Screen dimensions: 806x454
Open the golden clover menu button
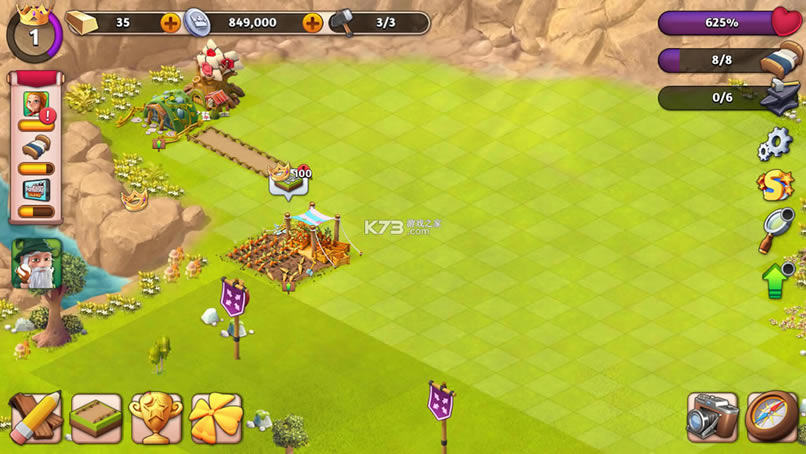(x=216, y=418)
